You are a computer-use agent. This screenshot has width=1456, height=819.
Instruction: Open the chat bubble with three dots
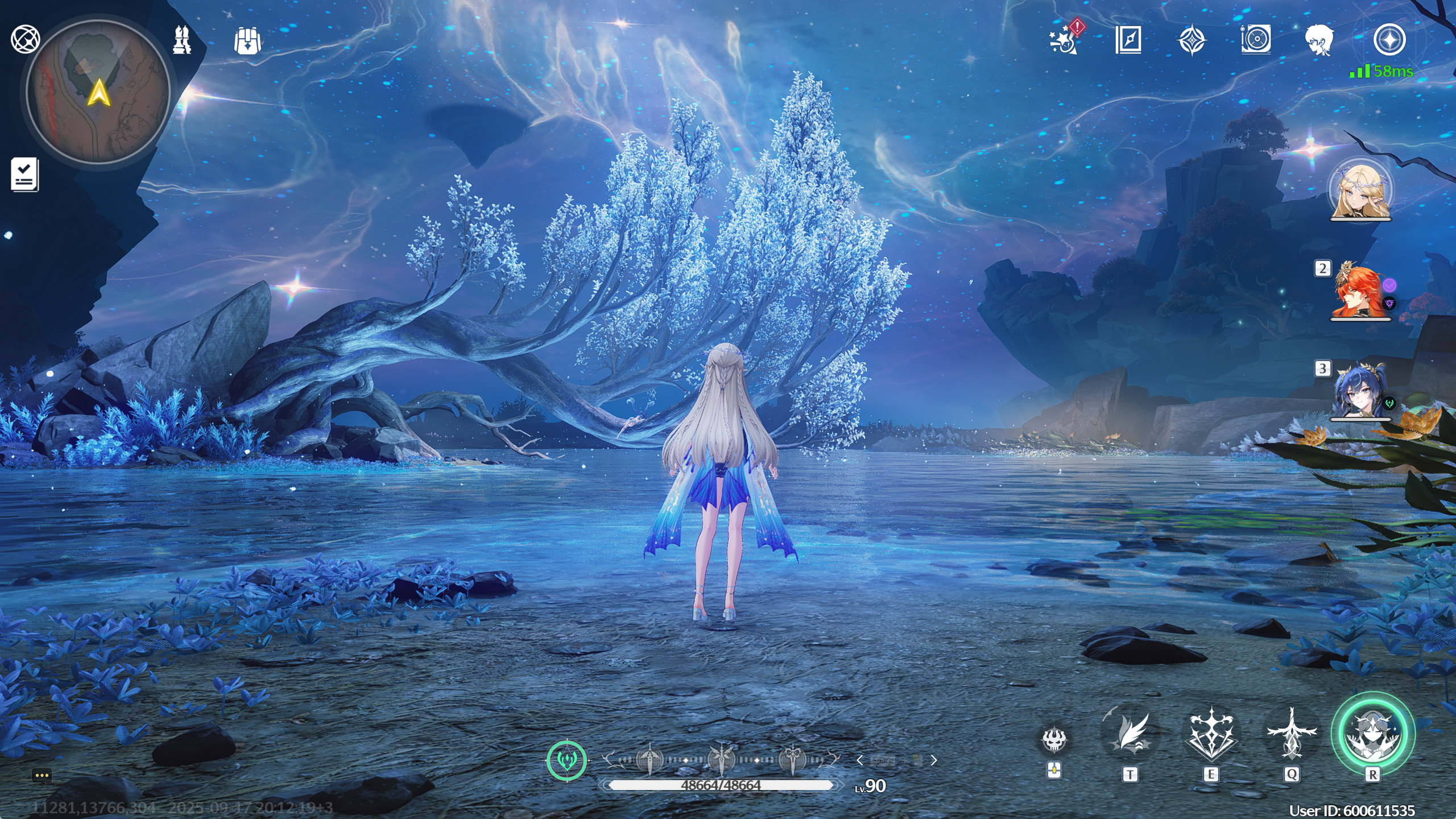coord(42,776)
